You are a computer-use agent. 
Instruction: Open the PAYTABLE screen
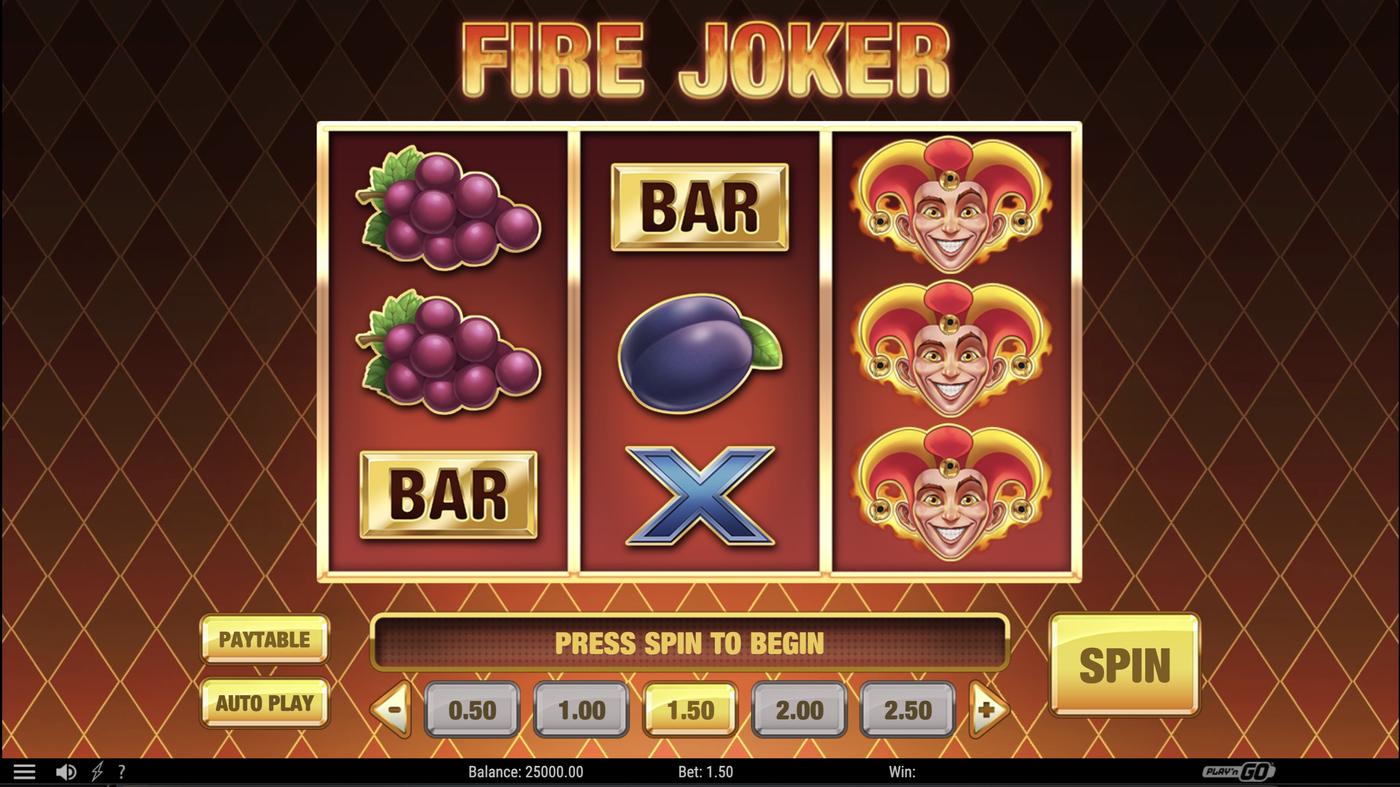(264, 639)
